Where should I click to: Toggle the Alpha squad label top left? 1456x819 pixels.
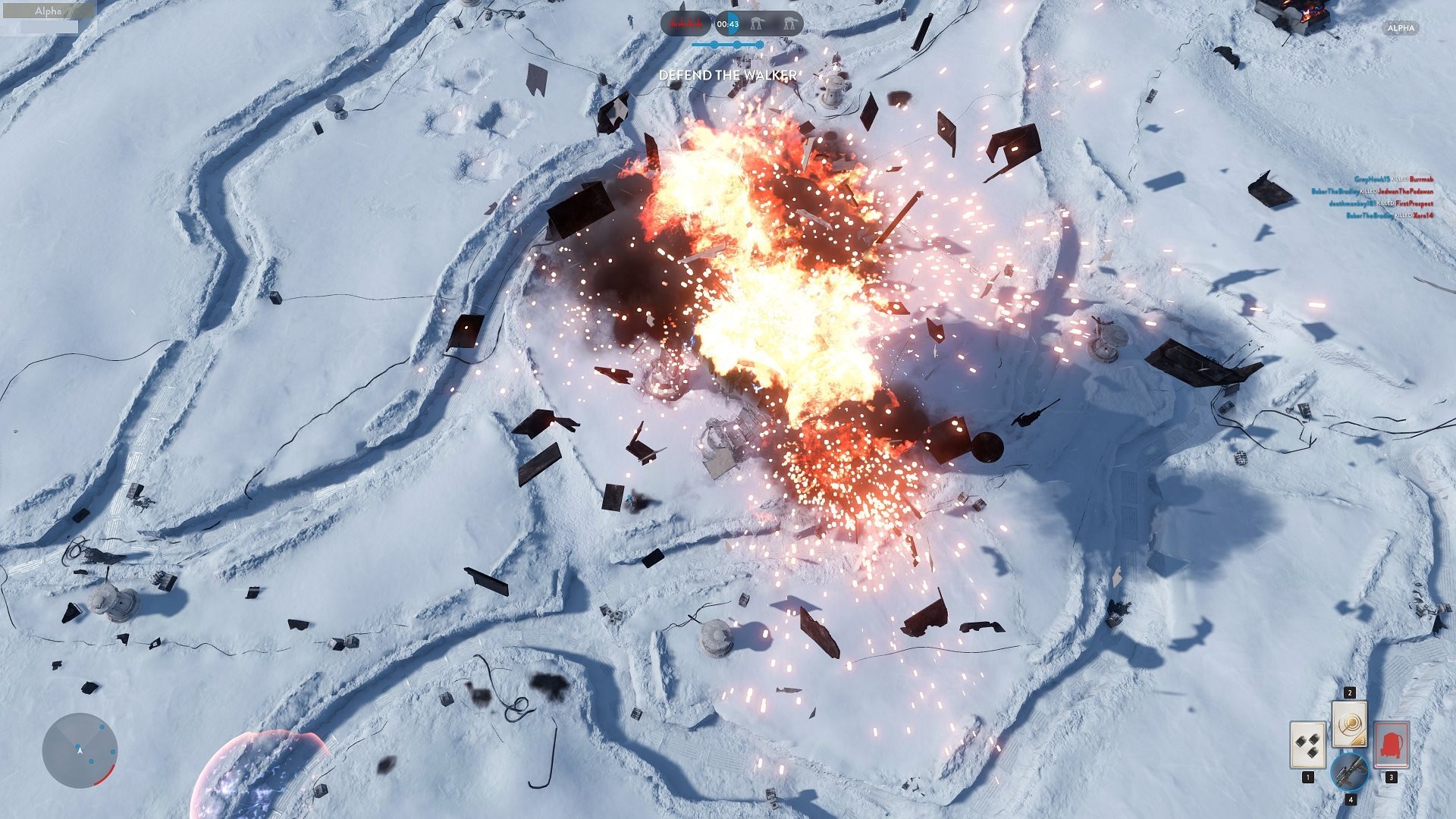tap(49, 11)
